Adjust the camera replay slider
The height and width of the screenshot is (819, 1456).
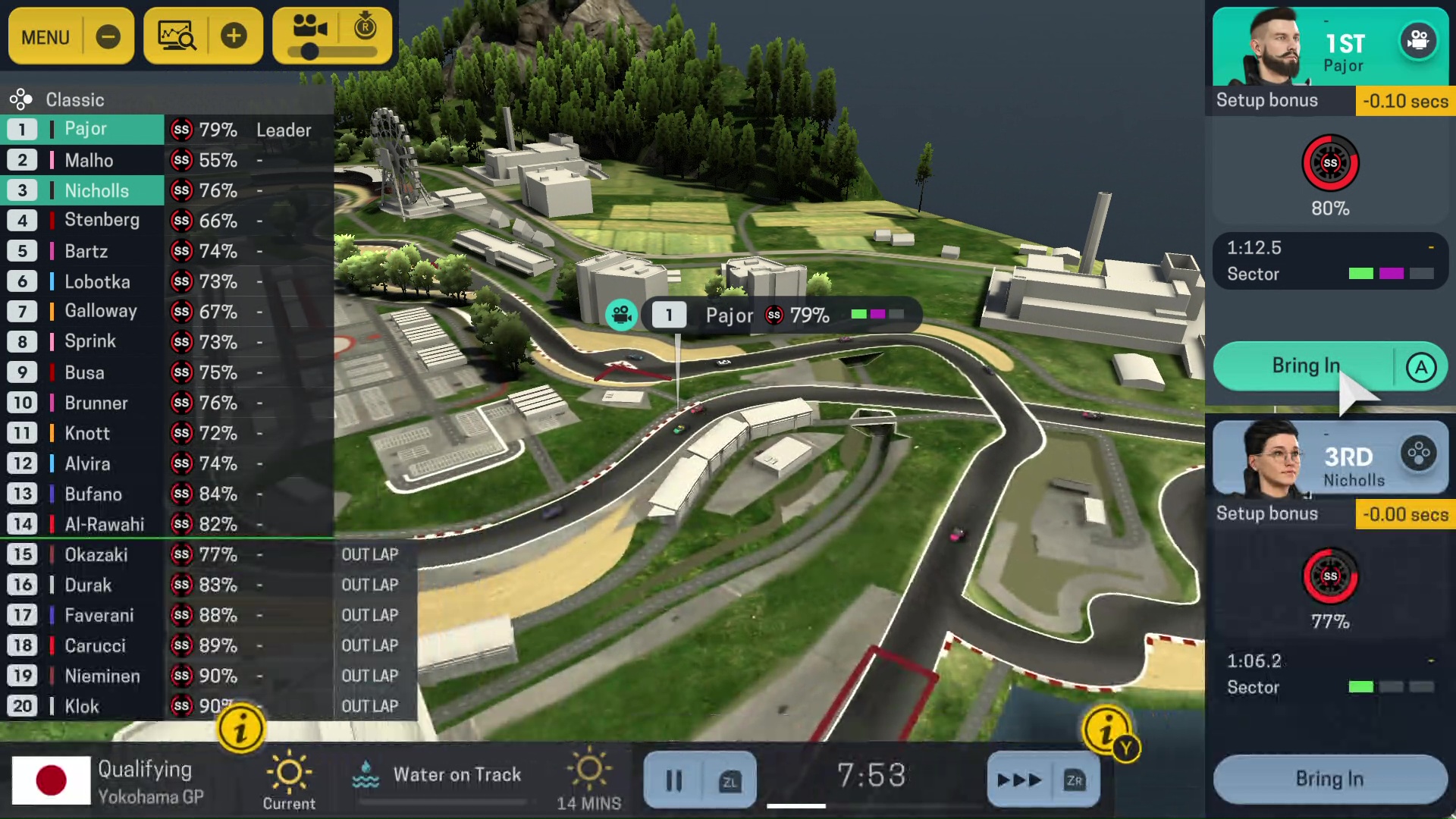[309, 52]
